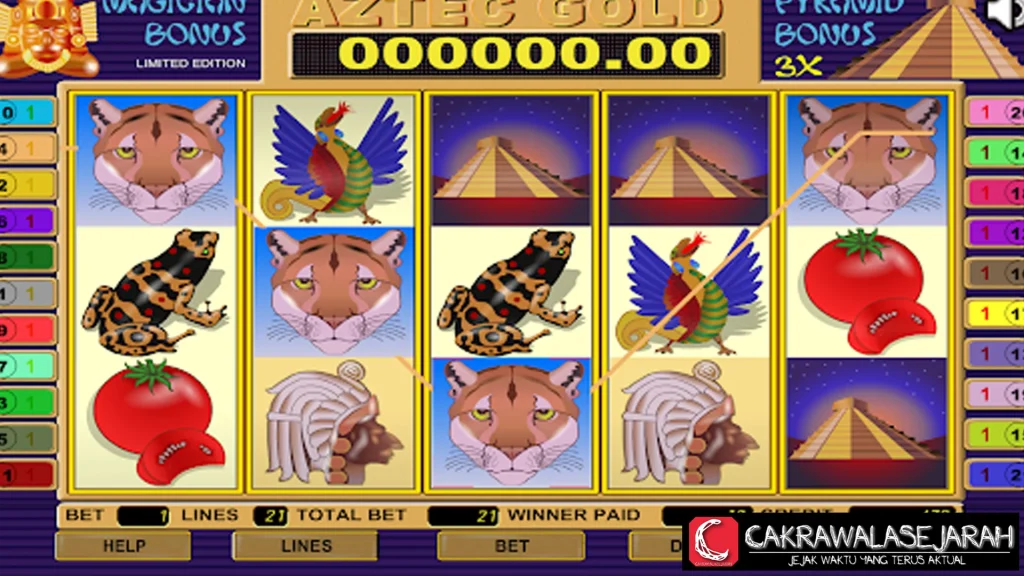The image size is (1024, 576).
Task: Select the peach-orange payline marker
Action: point(27,149)
